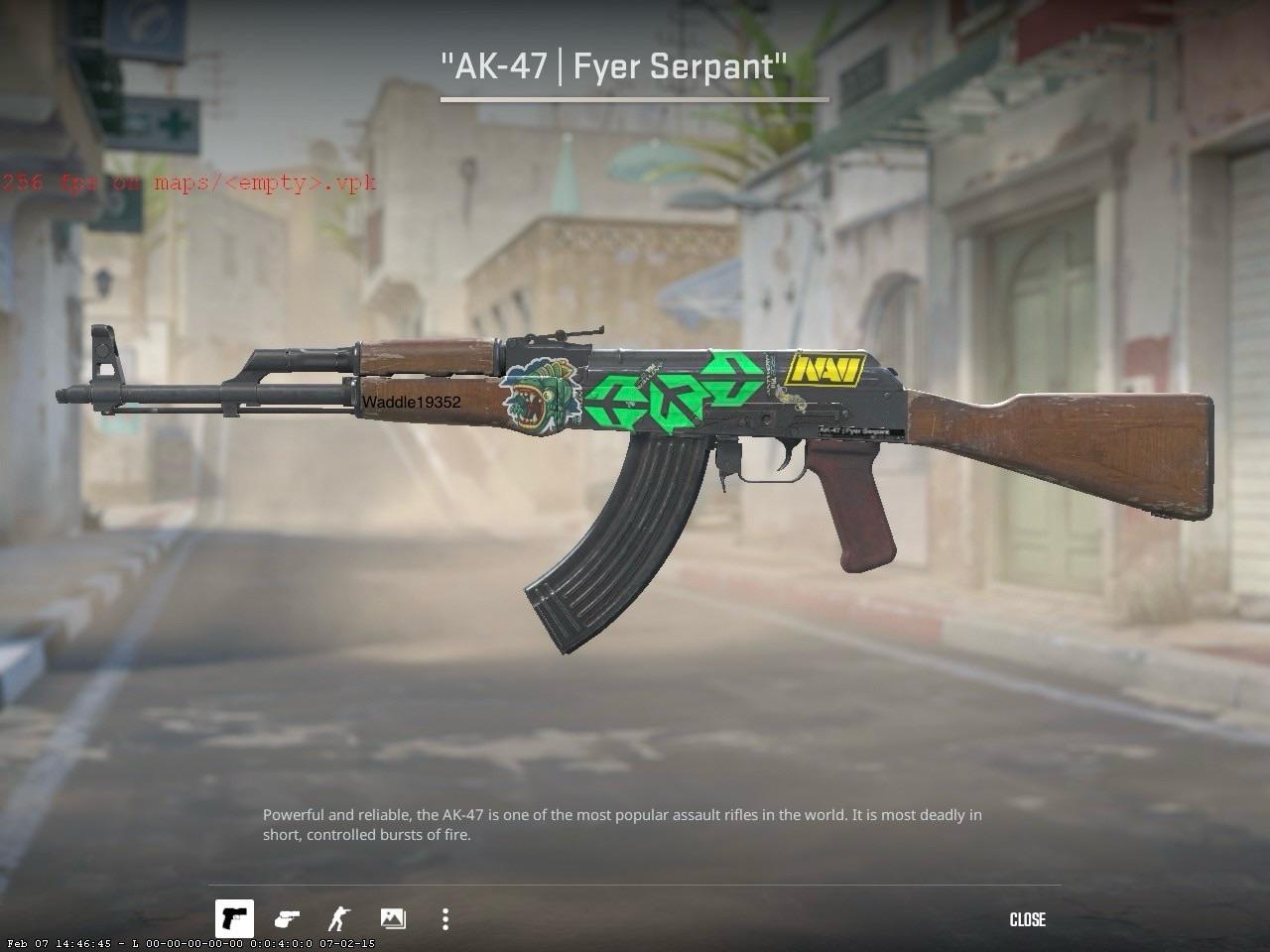
Task: Select the held pistol view icon
Action: (x=236, y=919)
